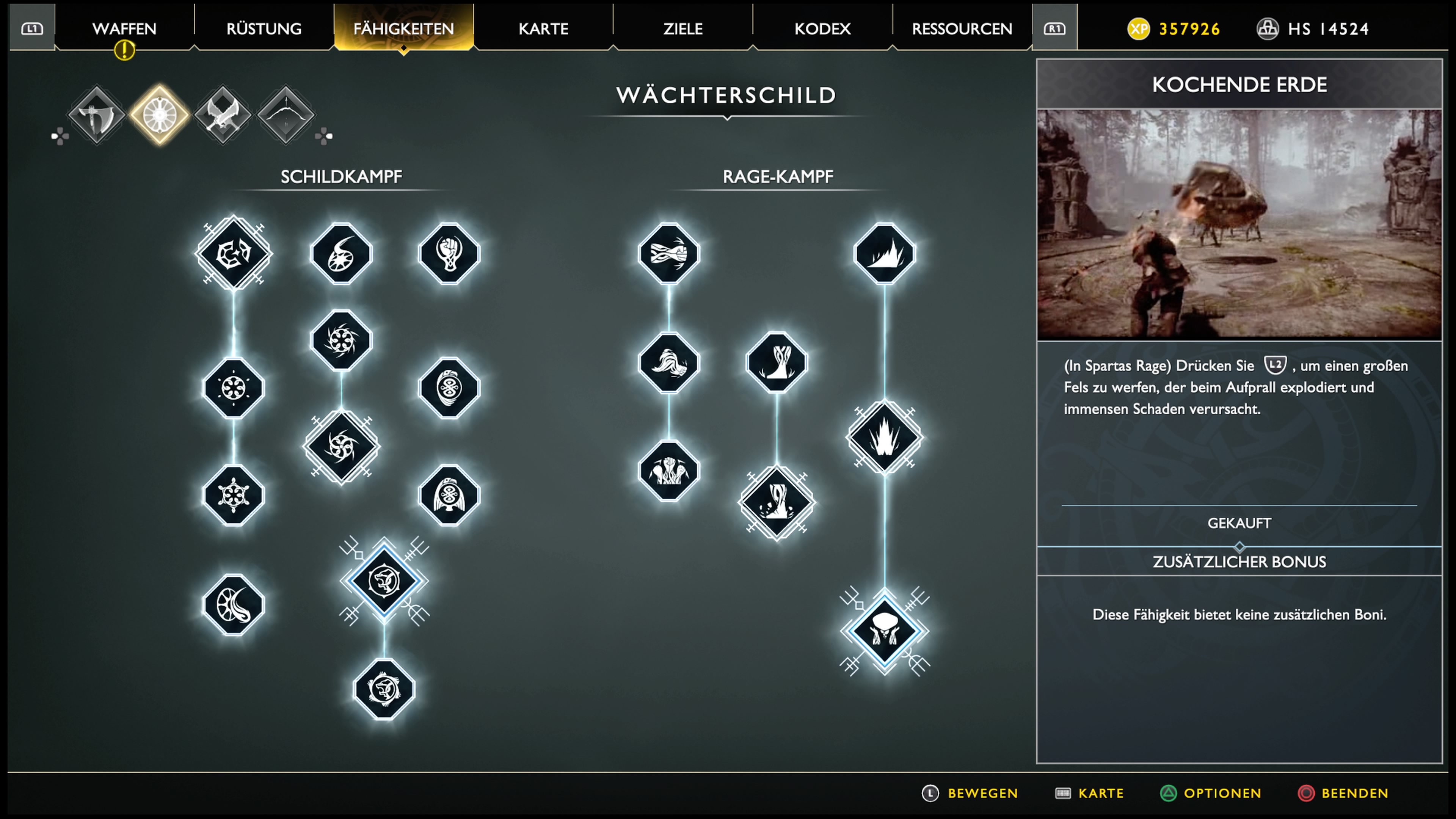The width and height of the screenshot is (1456, 819).
Task: Switch to the Ressourcen tab
Action: point(962,28)
